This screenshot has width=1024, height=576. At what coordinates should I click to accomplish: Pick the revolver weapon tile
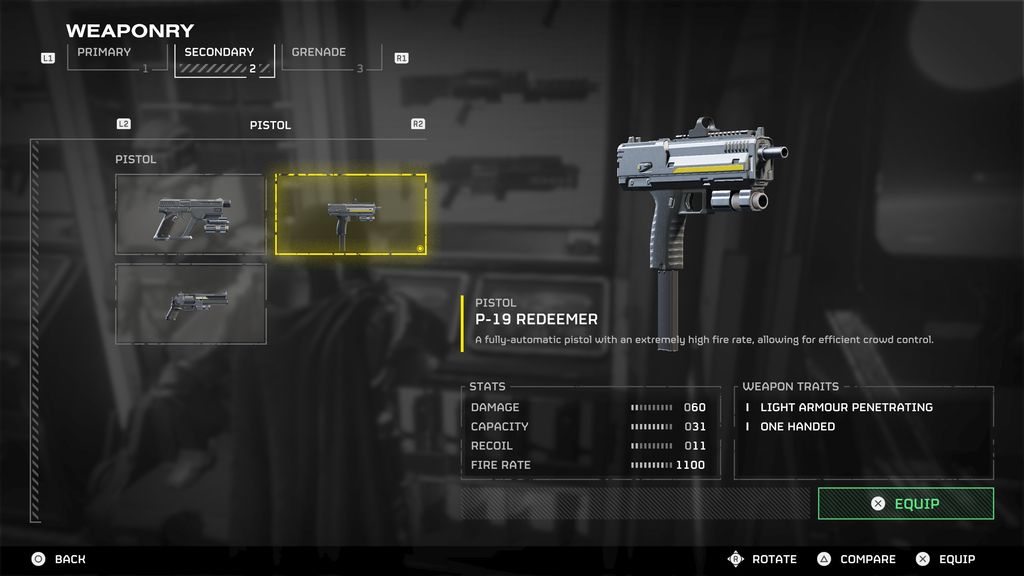pos(191,304)
